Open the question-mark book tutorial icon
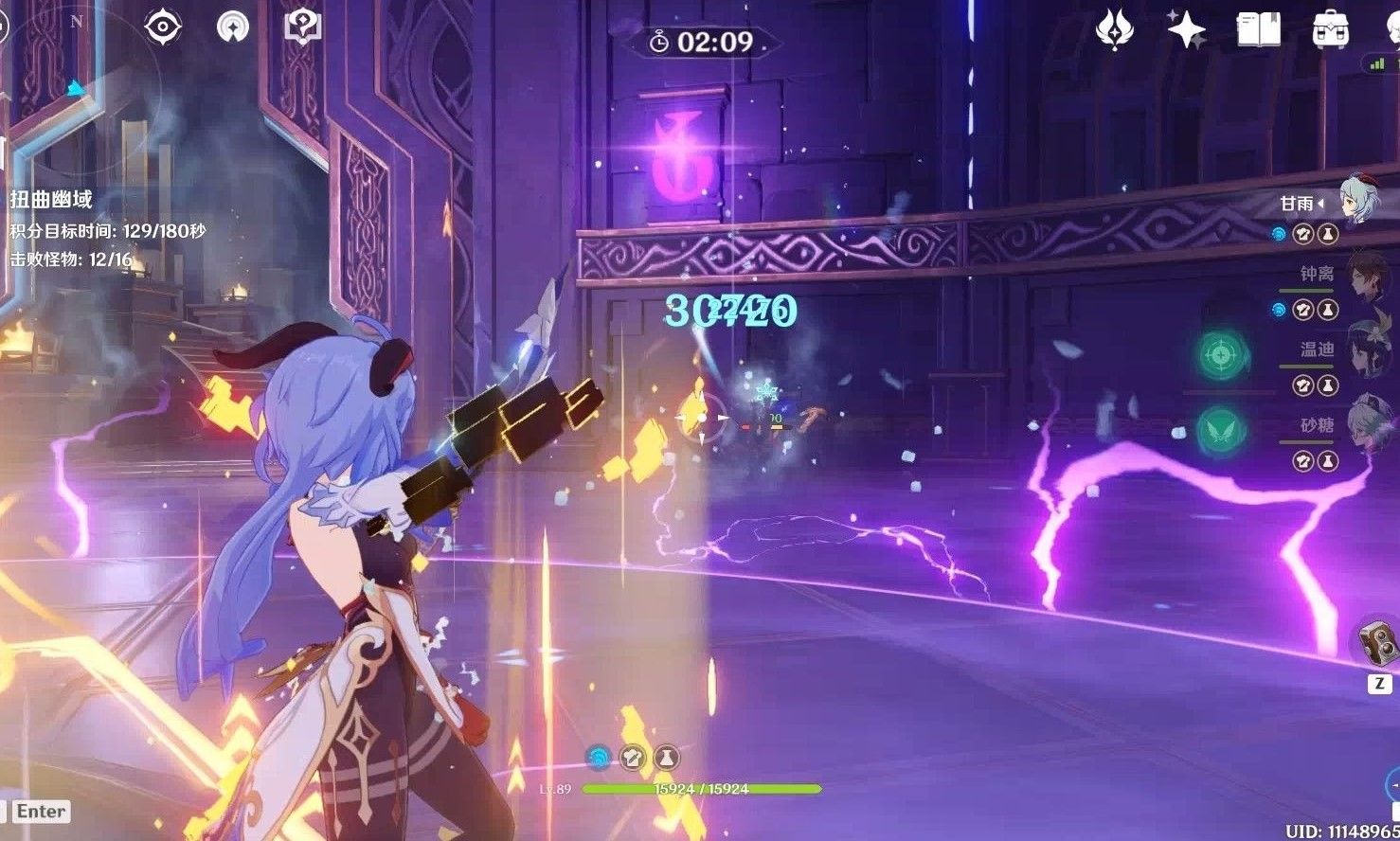Viewport: 1400px width, 841px height. pos(303,27)
